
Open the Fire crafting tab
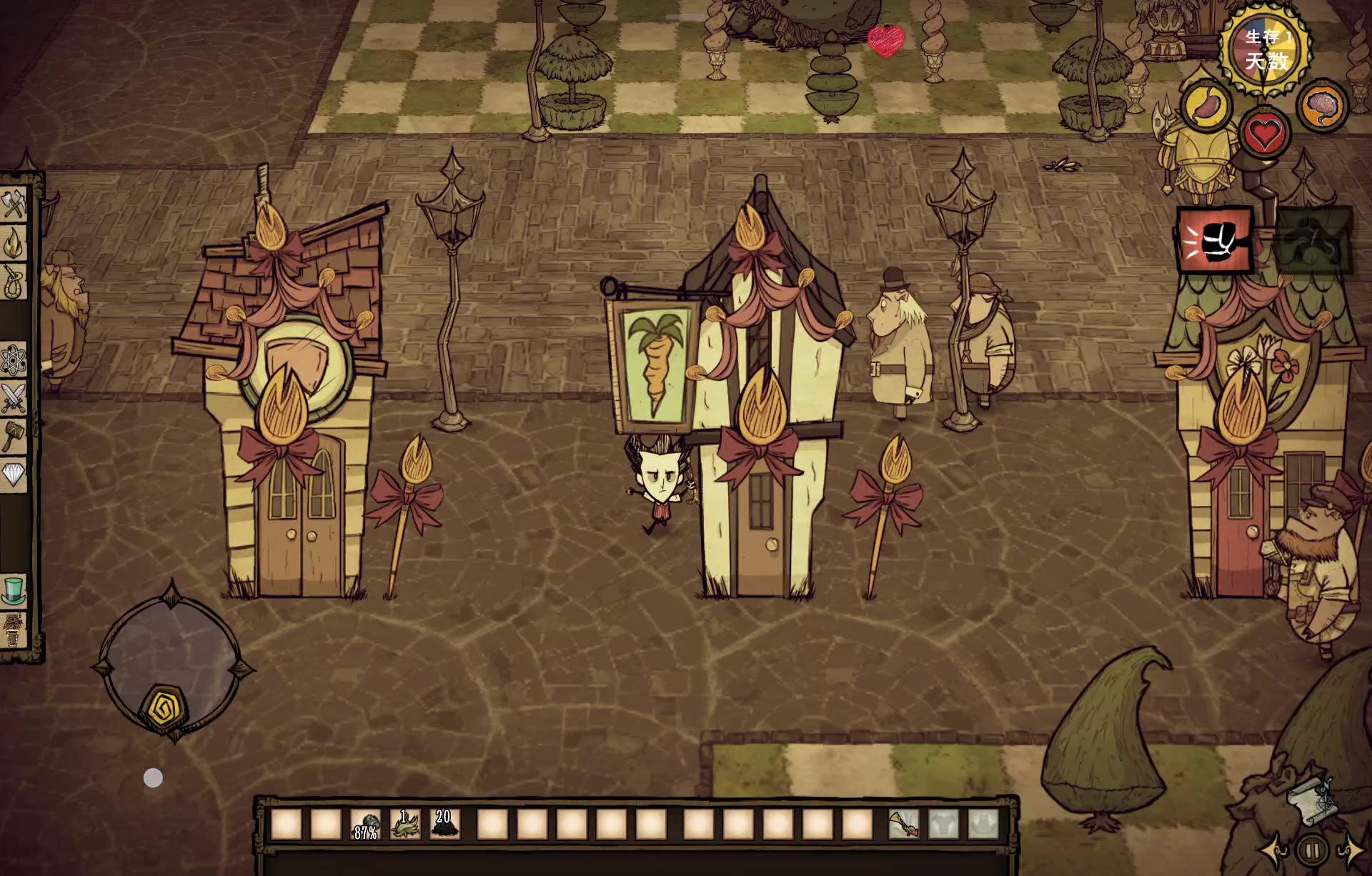[x=14, y=243]
